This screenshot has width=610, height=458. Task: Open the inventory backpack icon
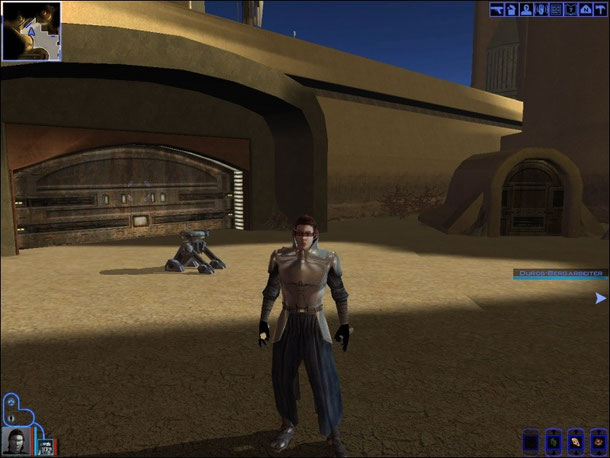(511, 10)
